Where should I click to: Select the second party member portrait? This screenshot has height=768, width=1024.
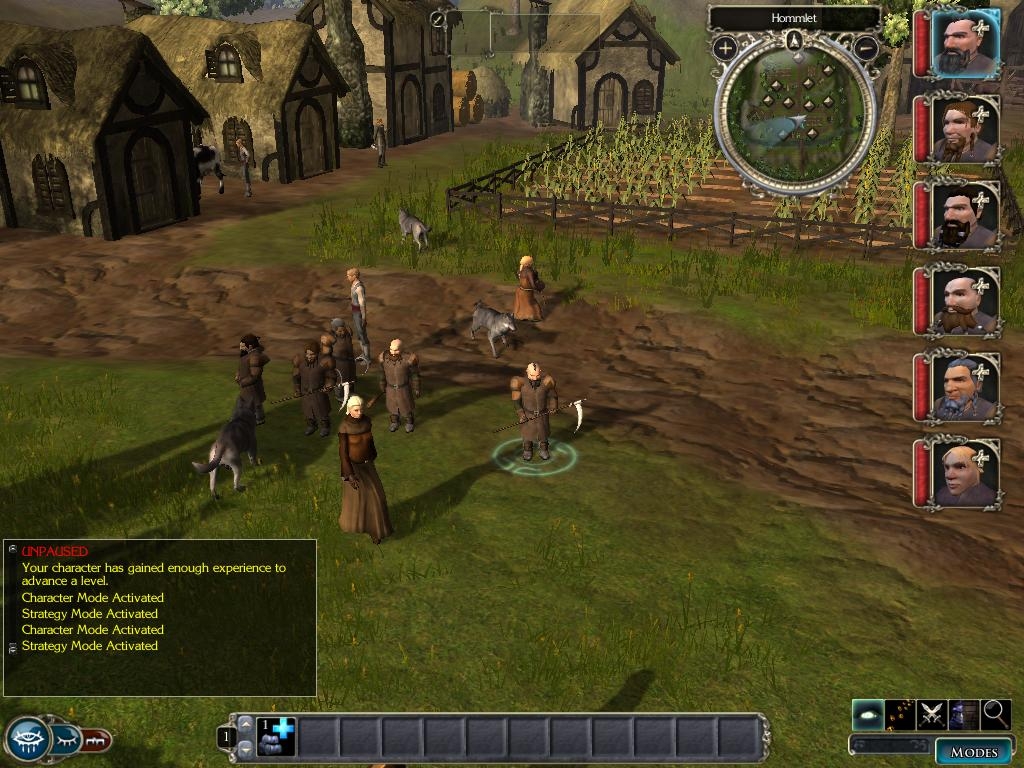click(965, 130)
